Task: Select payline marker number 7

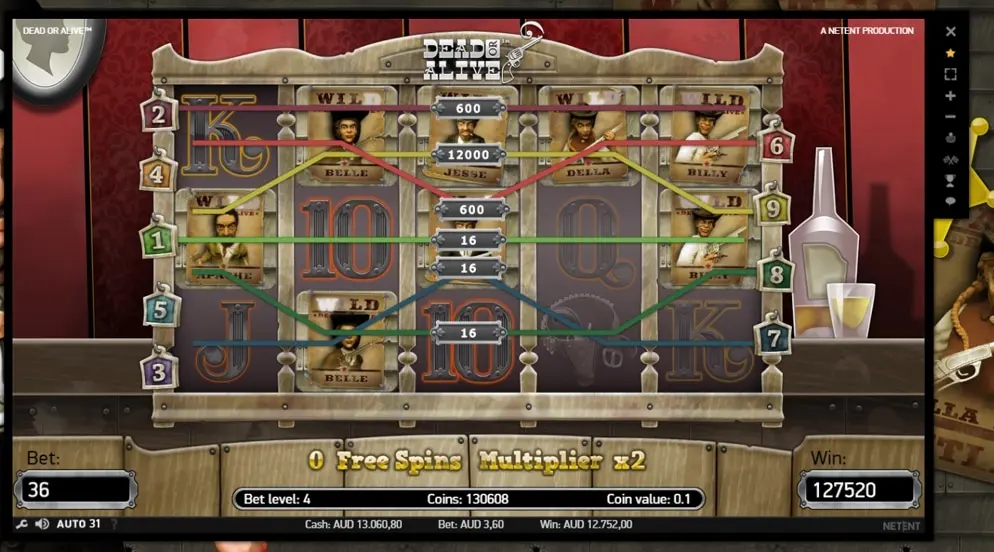Action: click(774, 336)
